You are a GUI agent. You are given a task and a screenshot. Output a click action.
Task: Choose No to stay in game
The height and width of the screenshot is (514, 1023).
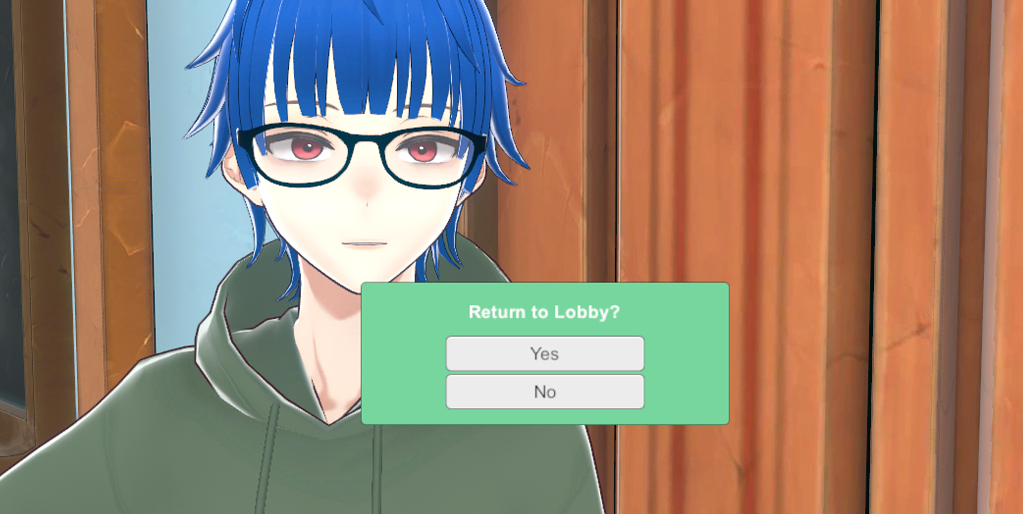pyautogui.click(x=544, y=392)
